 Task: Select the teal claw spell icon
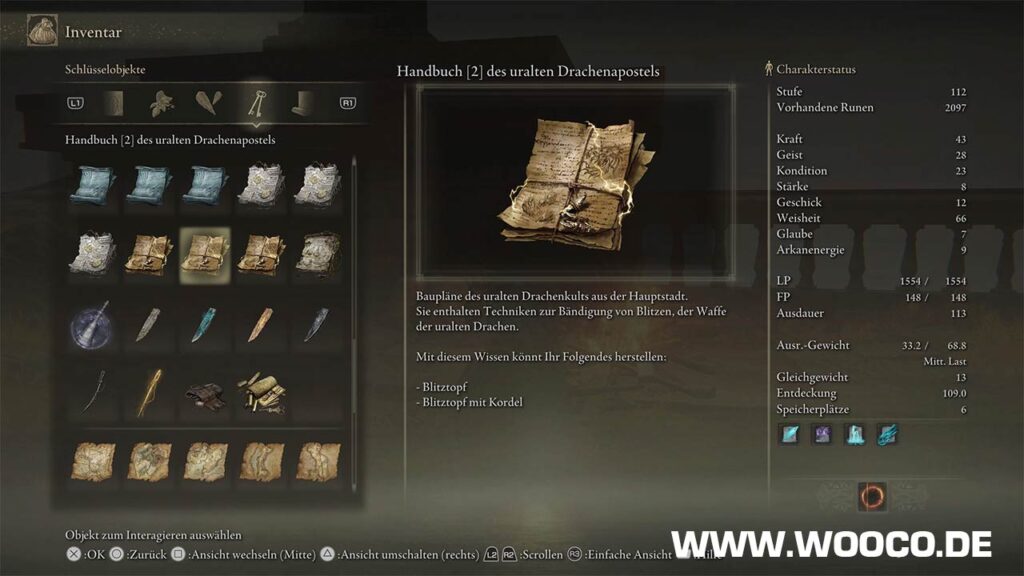pos(888,435)
